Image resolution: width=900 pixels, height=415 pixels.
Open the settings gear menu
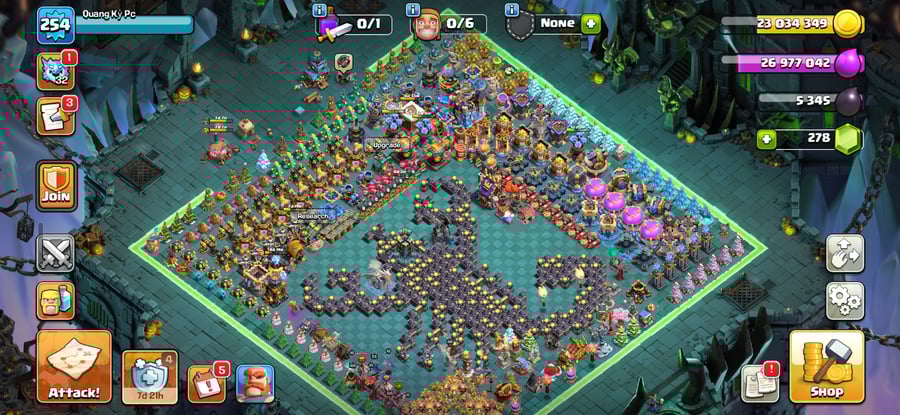845,299
